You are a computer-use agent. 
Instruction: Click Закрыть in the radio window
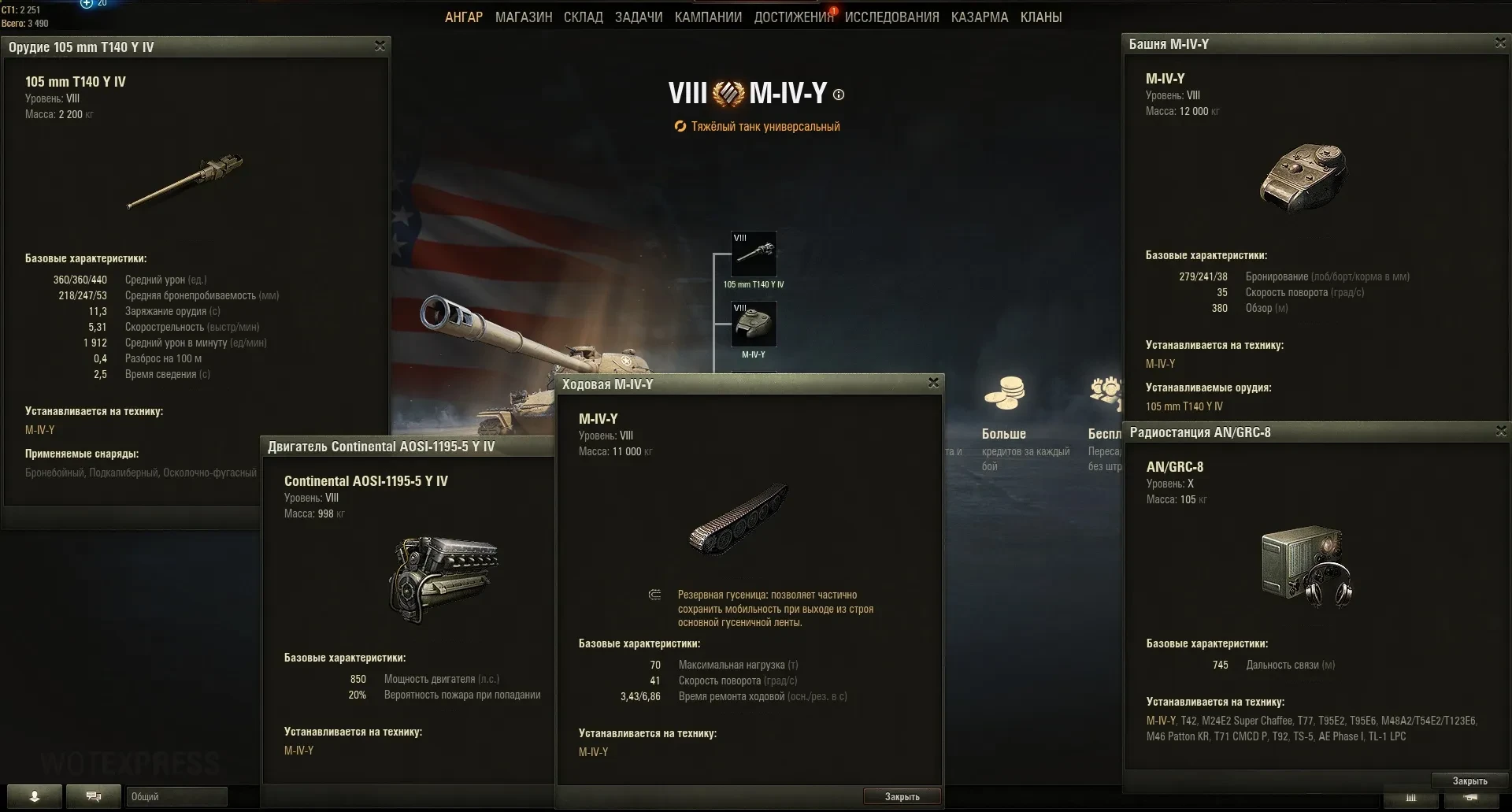click(1469, 780)
